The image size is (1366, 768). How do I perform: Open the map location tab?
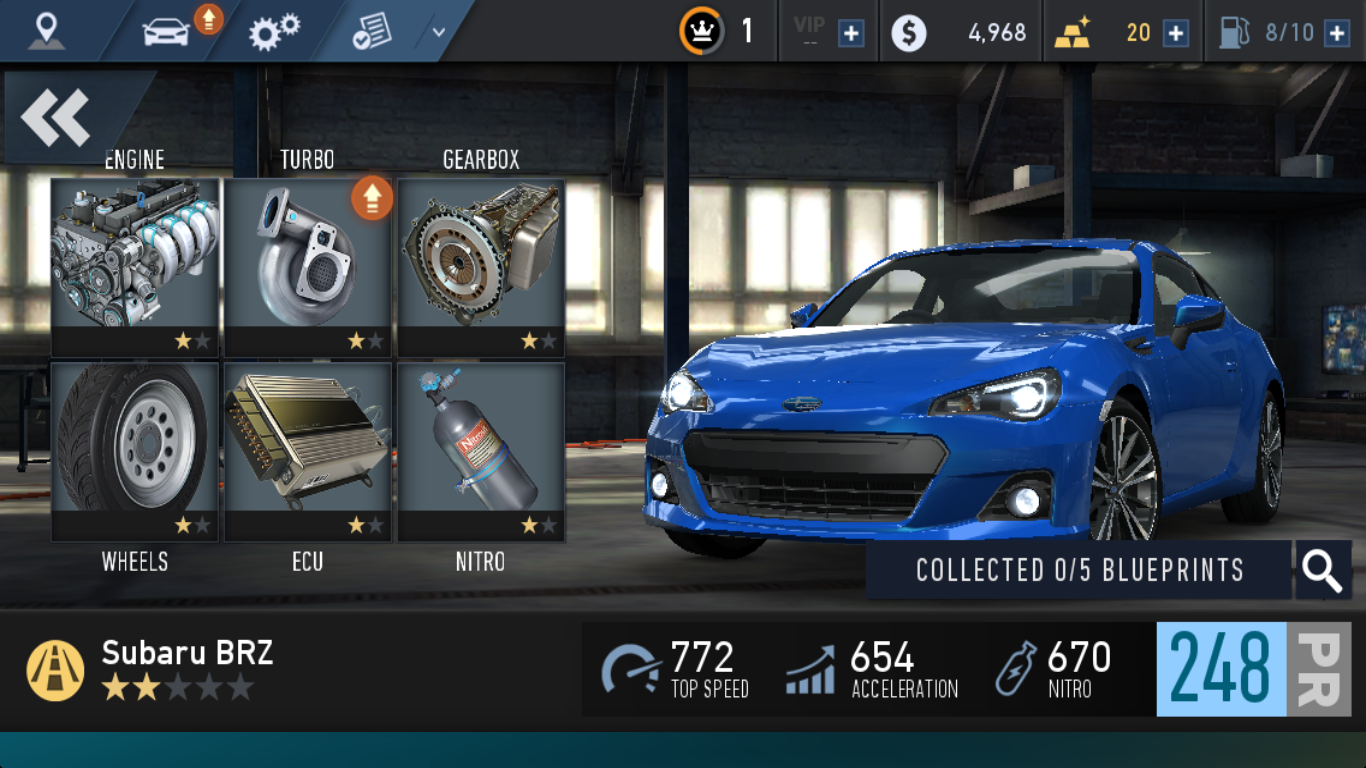(x=46, y=31)
